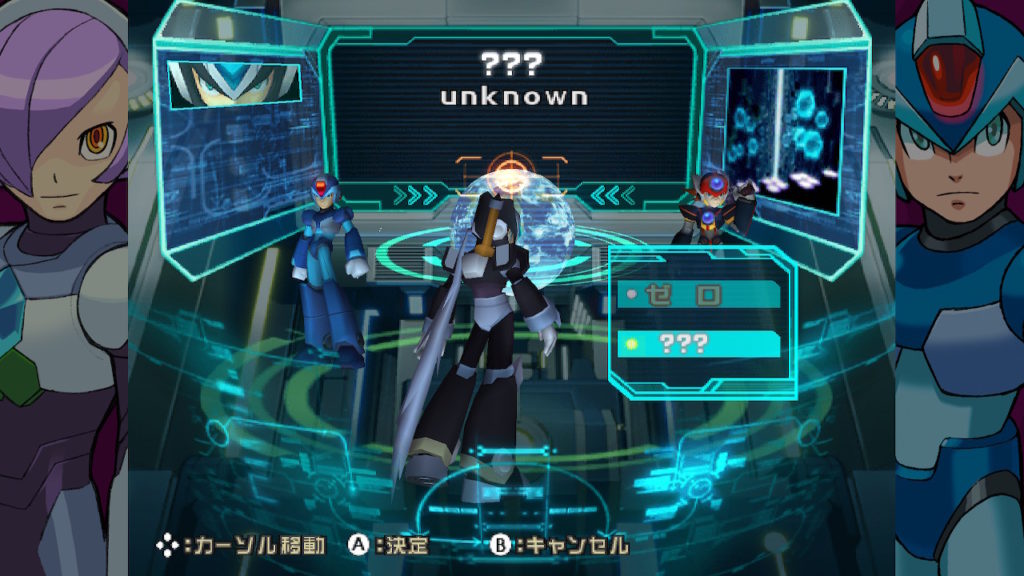Choose the highlighted ??? menu entry
Screen dimensions: 1024x576
point(699,343)
